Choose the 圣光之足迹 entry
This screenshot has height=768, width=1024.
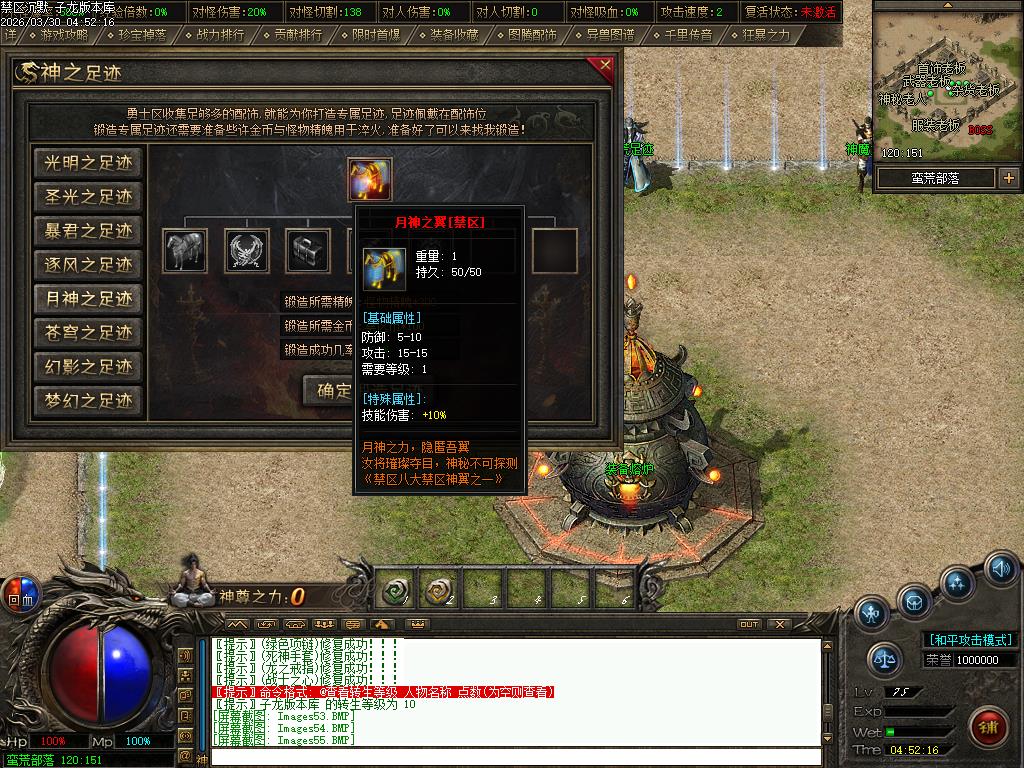(x=88, y=197)
